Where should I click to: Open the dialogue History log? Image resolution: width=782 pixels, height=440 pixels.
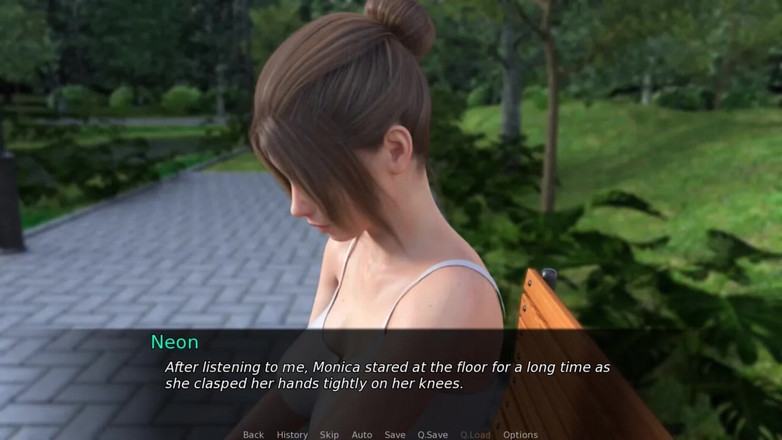coord(292,435)
